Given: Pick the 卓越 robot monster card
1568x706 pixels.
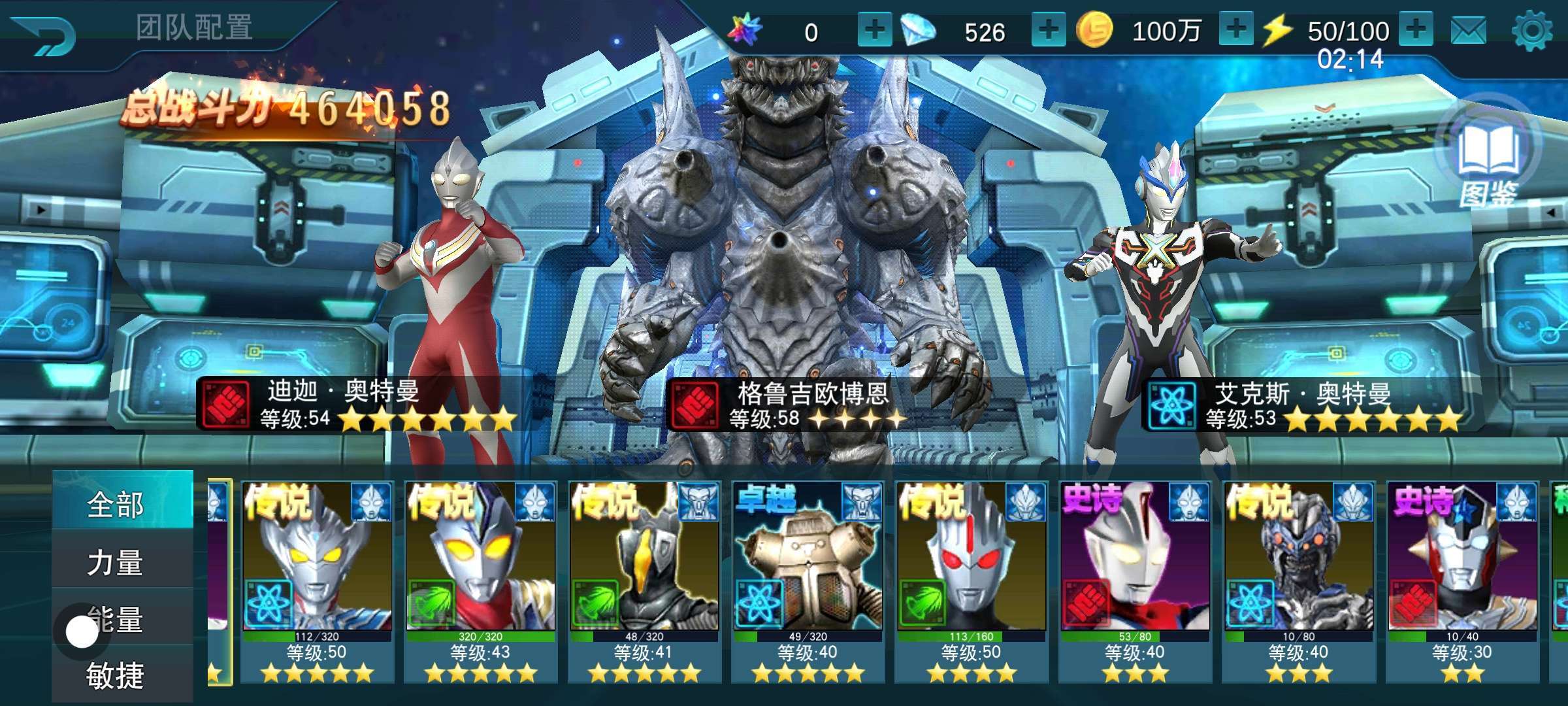Looking at the screenshot, I should pyautogui.click(x=808, y=582).
